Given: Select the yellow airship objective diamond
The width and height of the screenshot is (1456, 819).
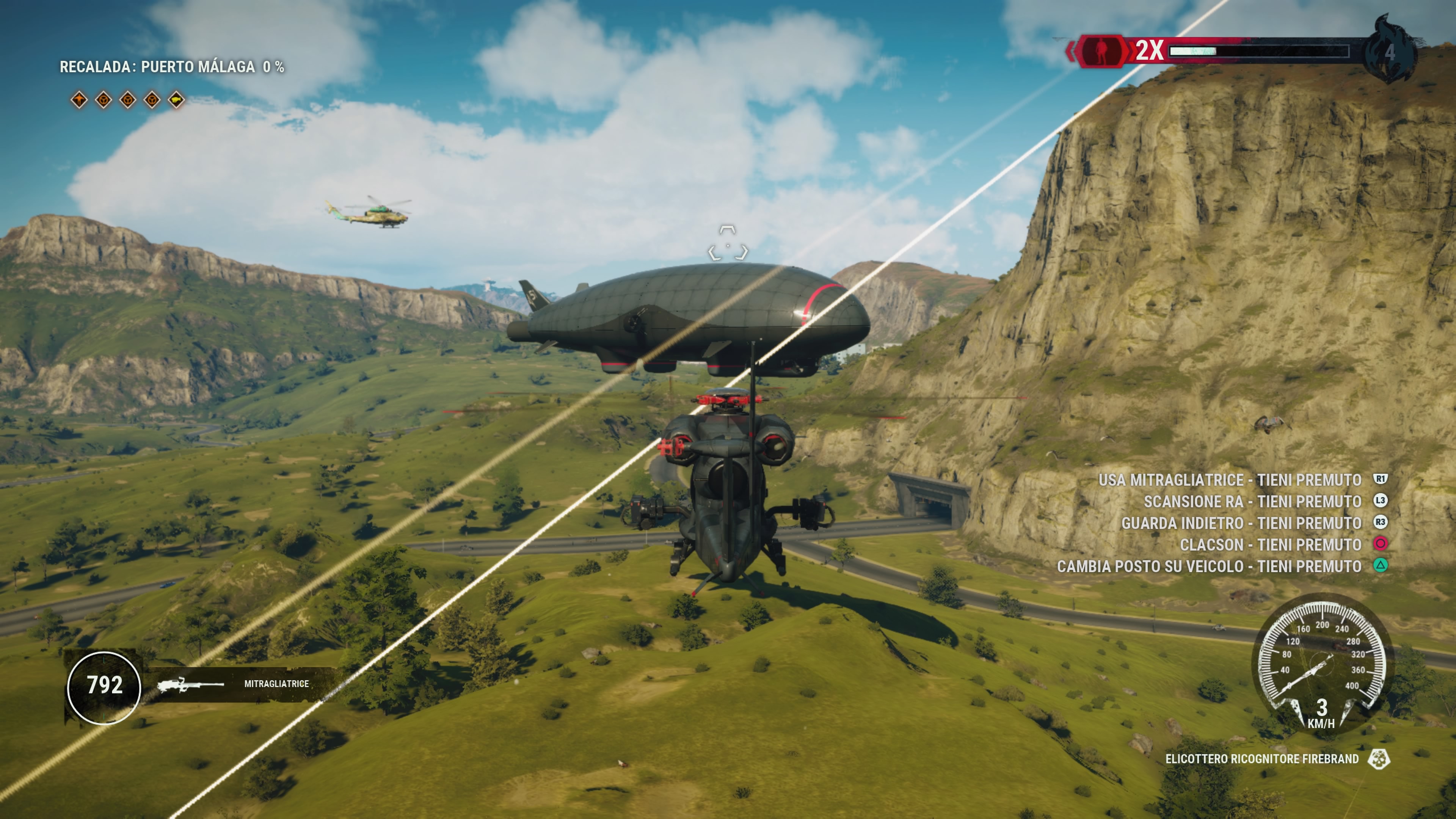Looking at the screenshot, I should tap(176, 100).
